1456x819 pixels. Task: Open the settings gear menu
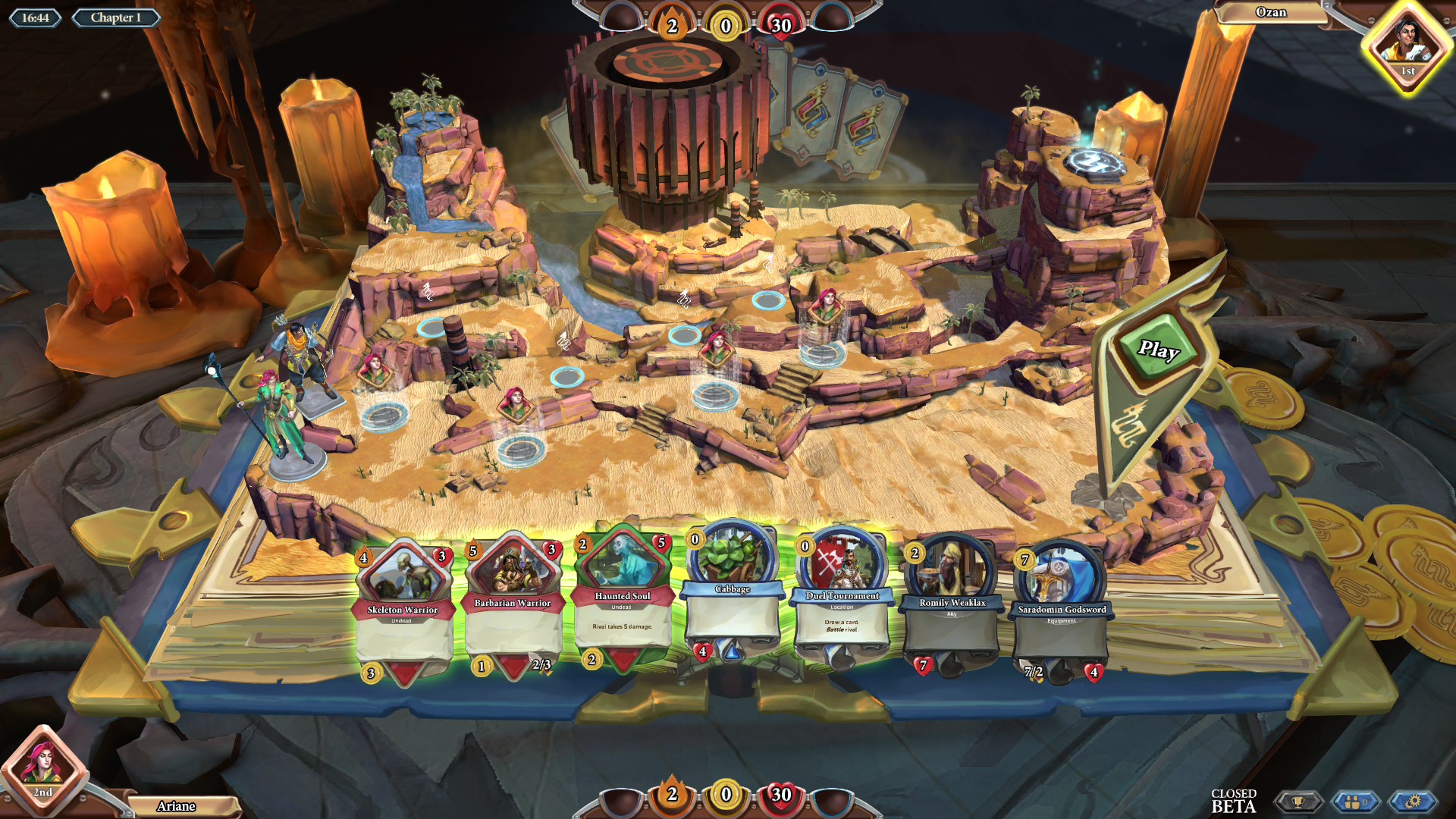click(1412, 802)
